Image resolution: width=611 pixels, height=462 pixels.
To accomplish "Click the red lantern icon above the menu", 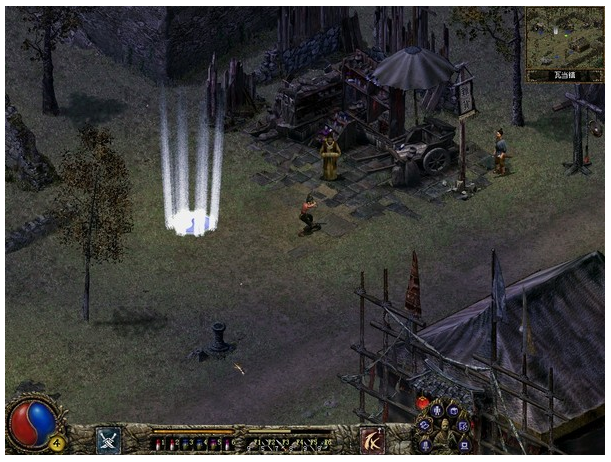I will (x=422, y=403).
